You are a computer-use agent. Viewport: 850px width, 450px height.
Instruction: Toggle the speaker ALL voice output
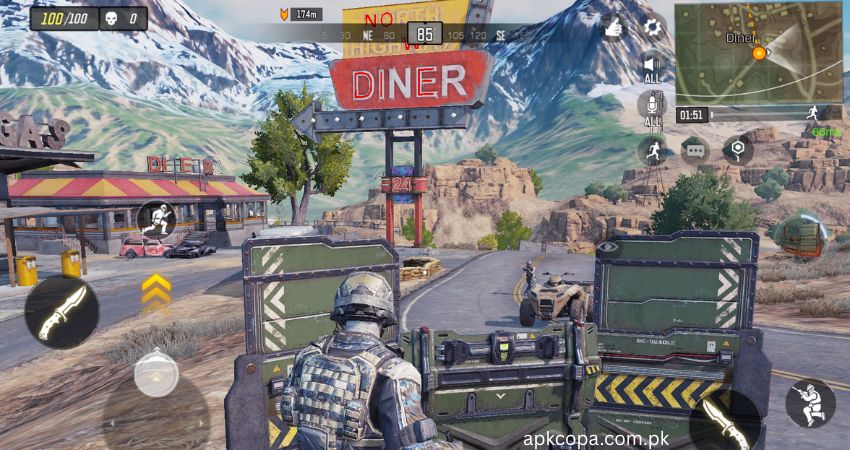tap(652, 65)
